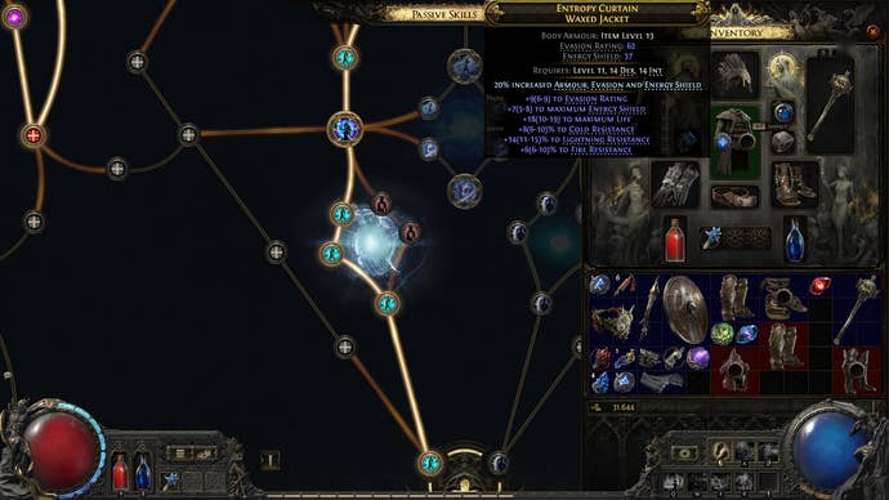This screenshot has height=500, width=889.
Task: Pick the green gem in the backpack
Action: point(722,333)
